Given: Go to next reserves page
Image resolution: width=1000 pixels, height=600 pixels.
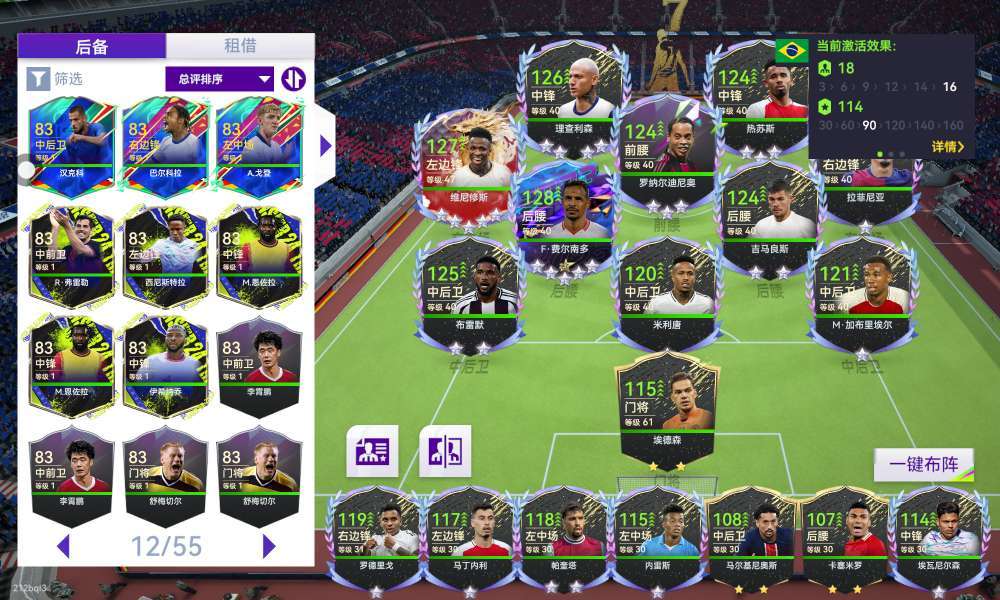Looking at the screenshot, I should pyautogui.click(x=269, y=546).
